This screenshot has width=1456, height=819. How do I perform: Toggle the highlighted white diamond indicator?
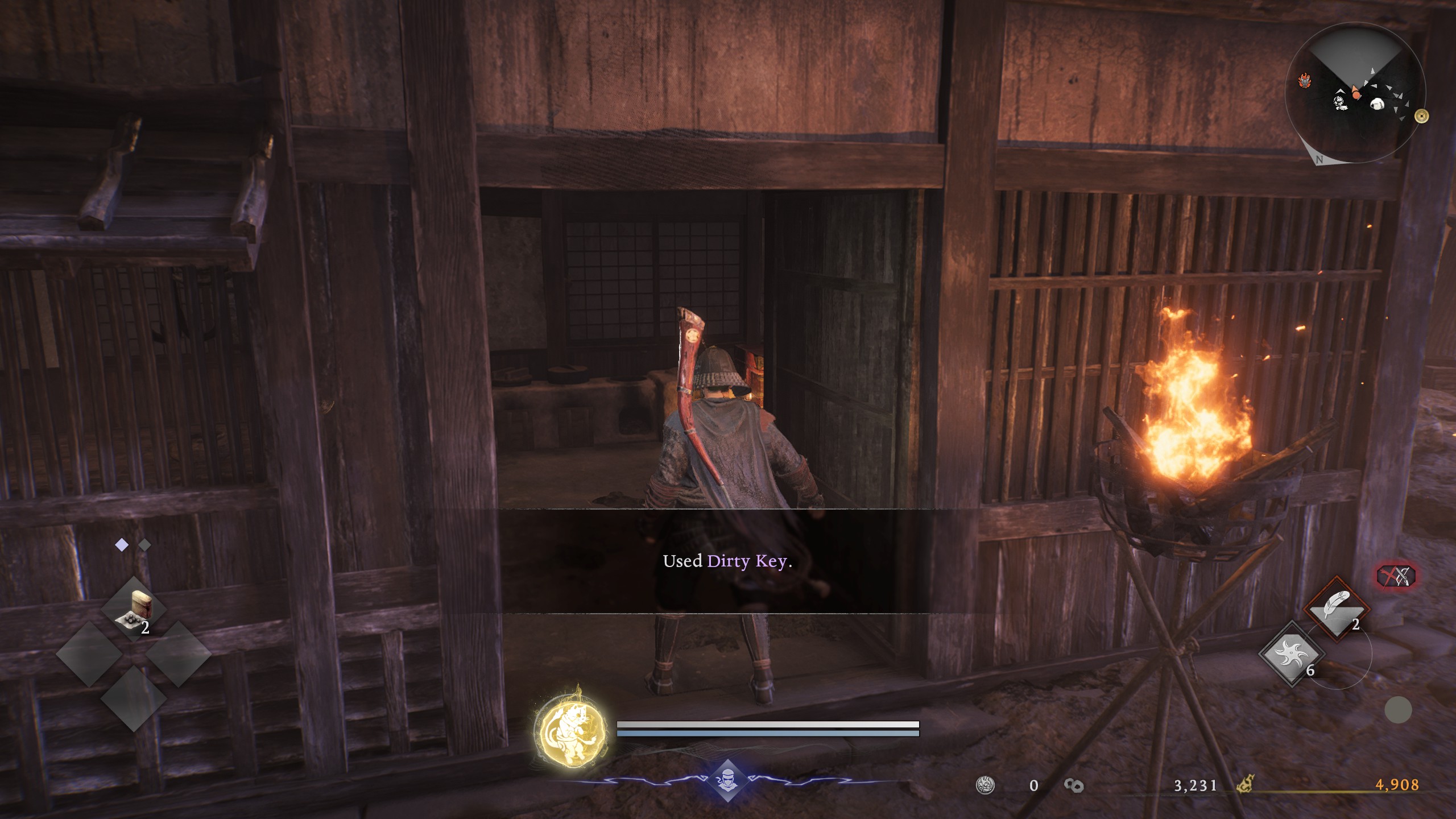click(x=121, y=544)
